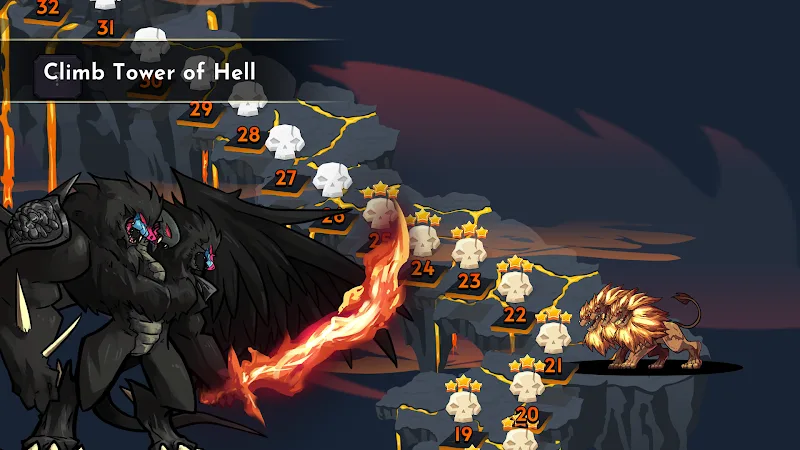Open tower level 24 skull
This screenshot has width=800, height=450.
pos(423,240)
